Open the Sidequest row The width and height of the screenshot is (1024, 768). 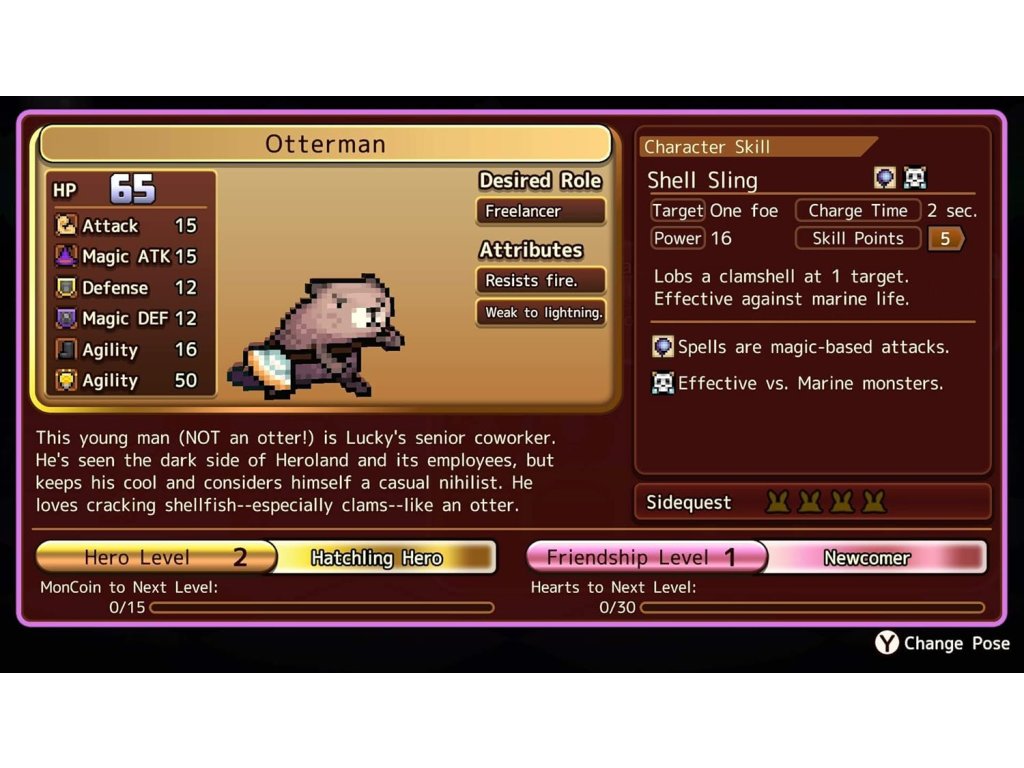(x=812, y=502)
